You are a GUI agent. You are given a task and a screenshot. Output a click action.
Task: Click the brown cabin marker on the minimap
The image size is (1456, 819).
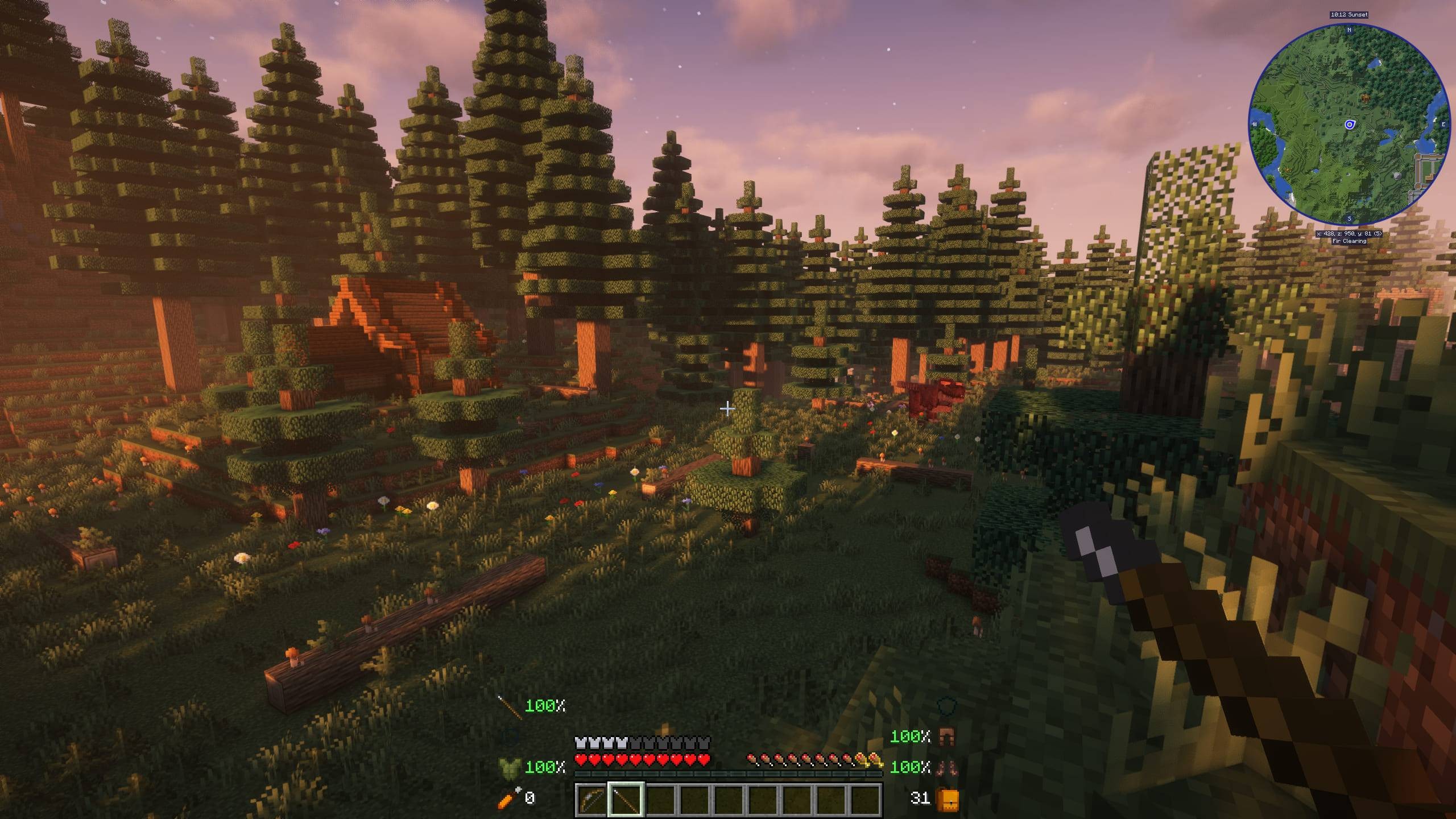pyautogui.click(x=1364, y=99)
